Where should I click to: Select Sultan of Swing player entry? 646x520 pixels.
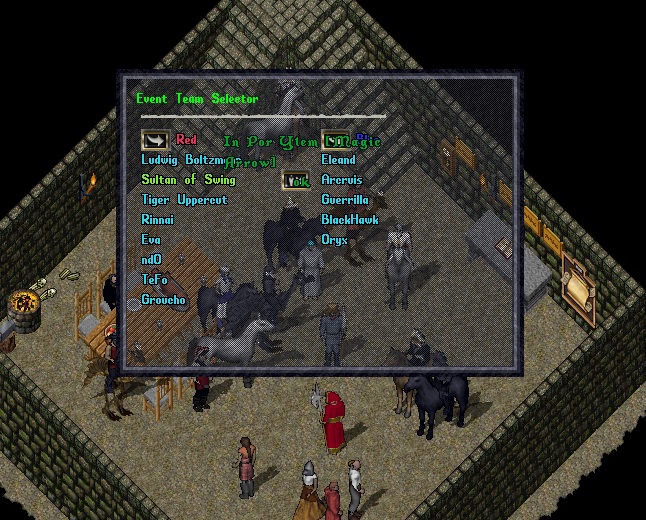[x=188, y=180]
